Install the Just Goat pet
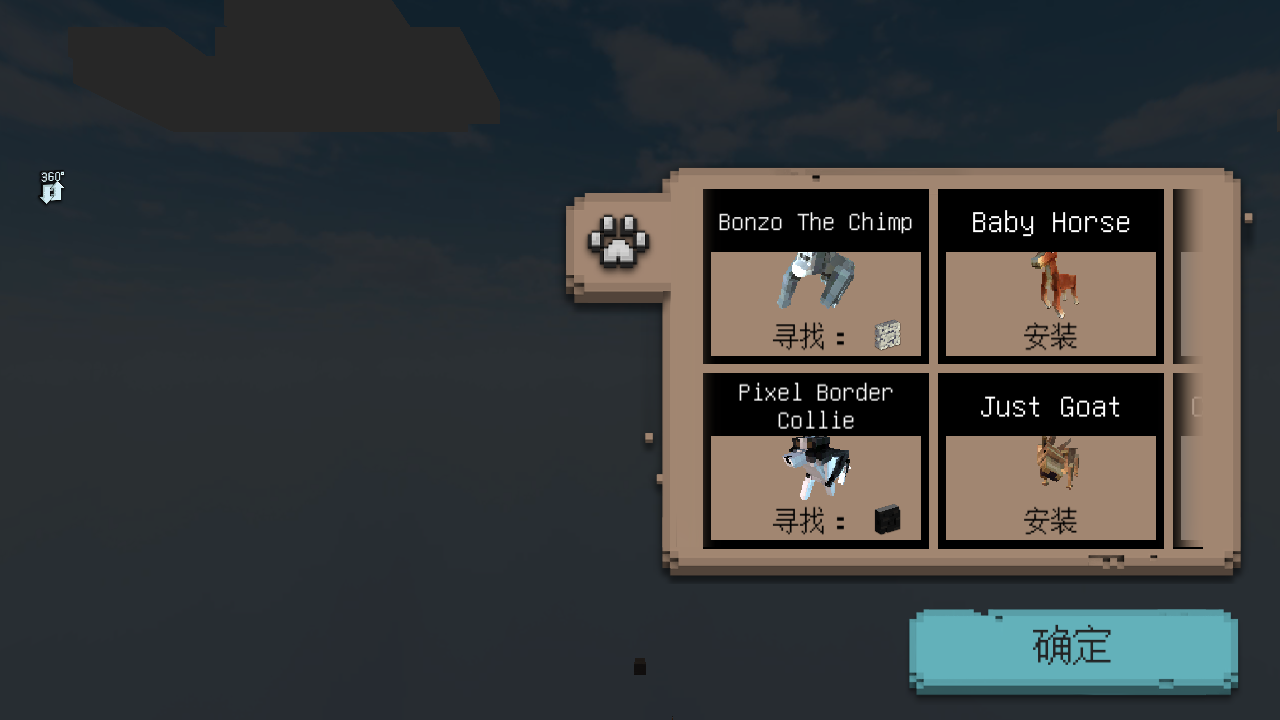Screen dimensions: 1280x720 click(1050, 520)
